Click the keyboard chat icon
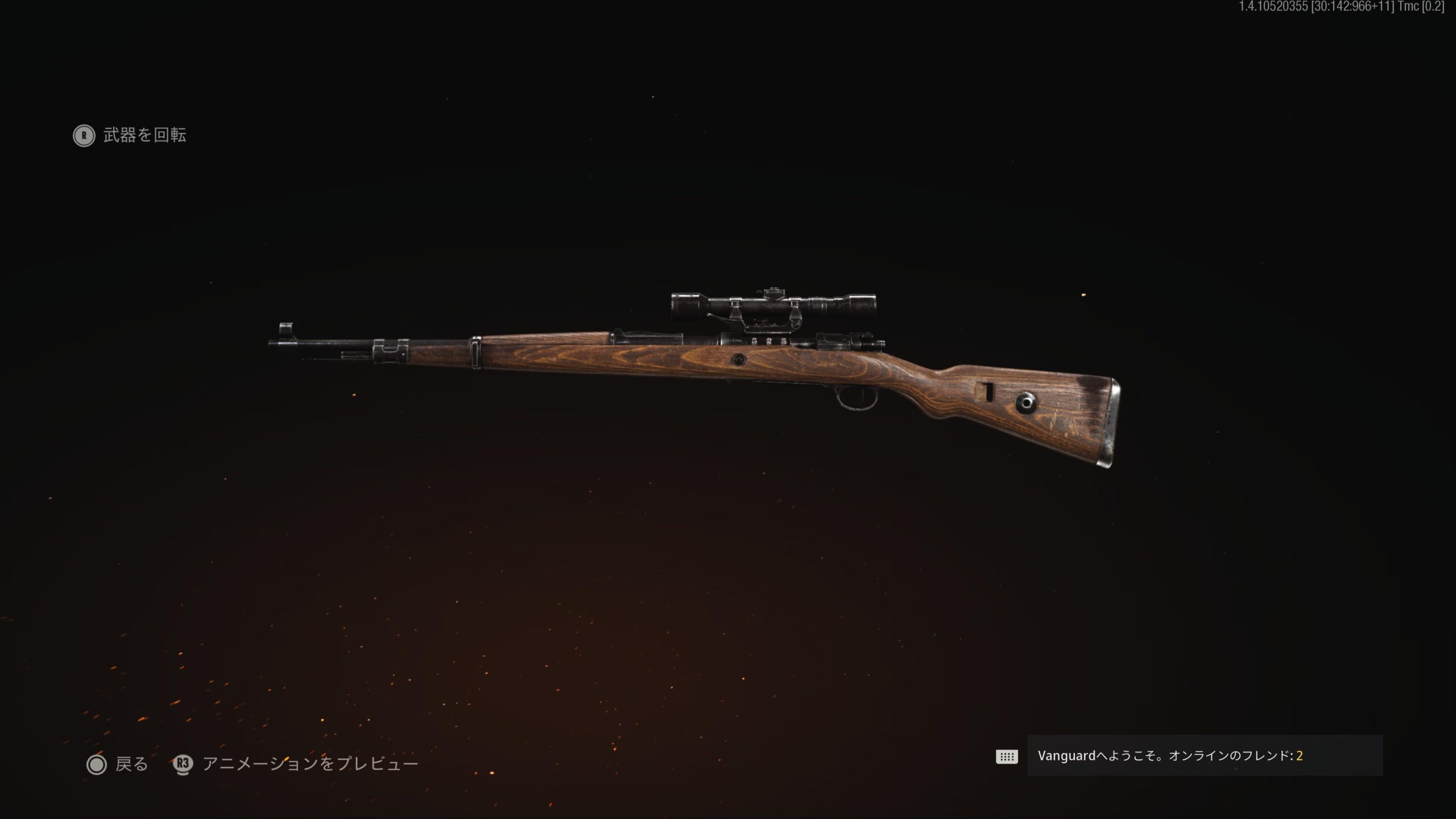The image size is (1456, 819). point(1006,756)
